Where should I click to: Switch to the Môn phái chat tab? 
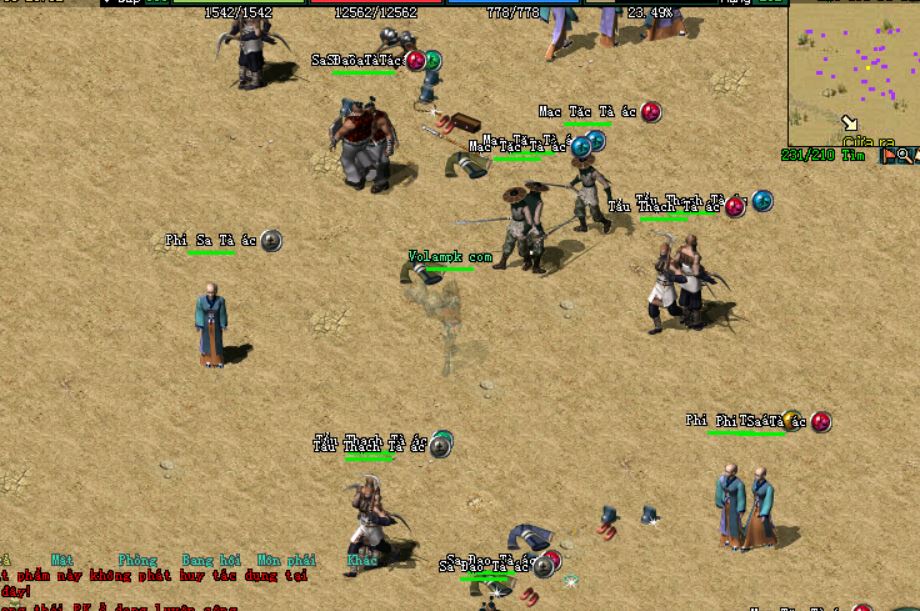click(286, 561)
